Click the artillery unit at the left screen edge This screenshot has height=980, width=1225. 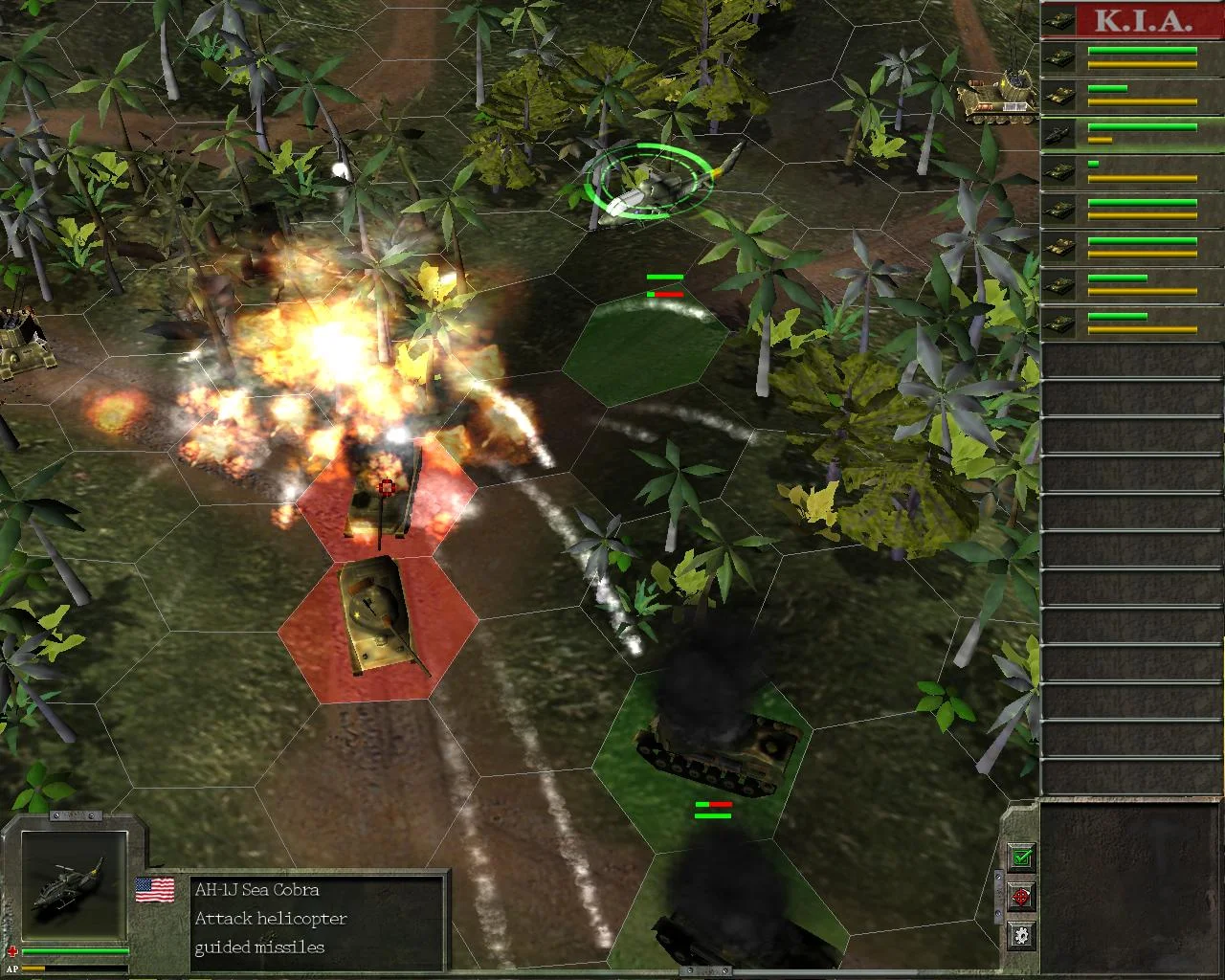click(x=19, y=354)
